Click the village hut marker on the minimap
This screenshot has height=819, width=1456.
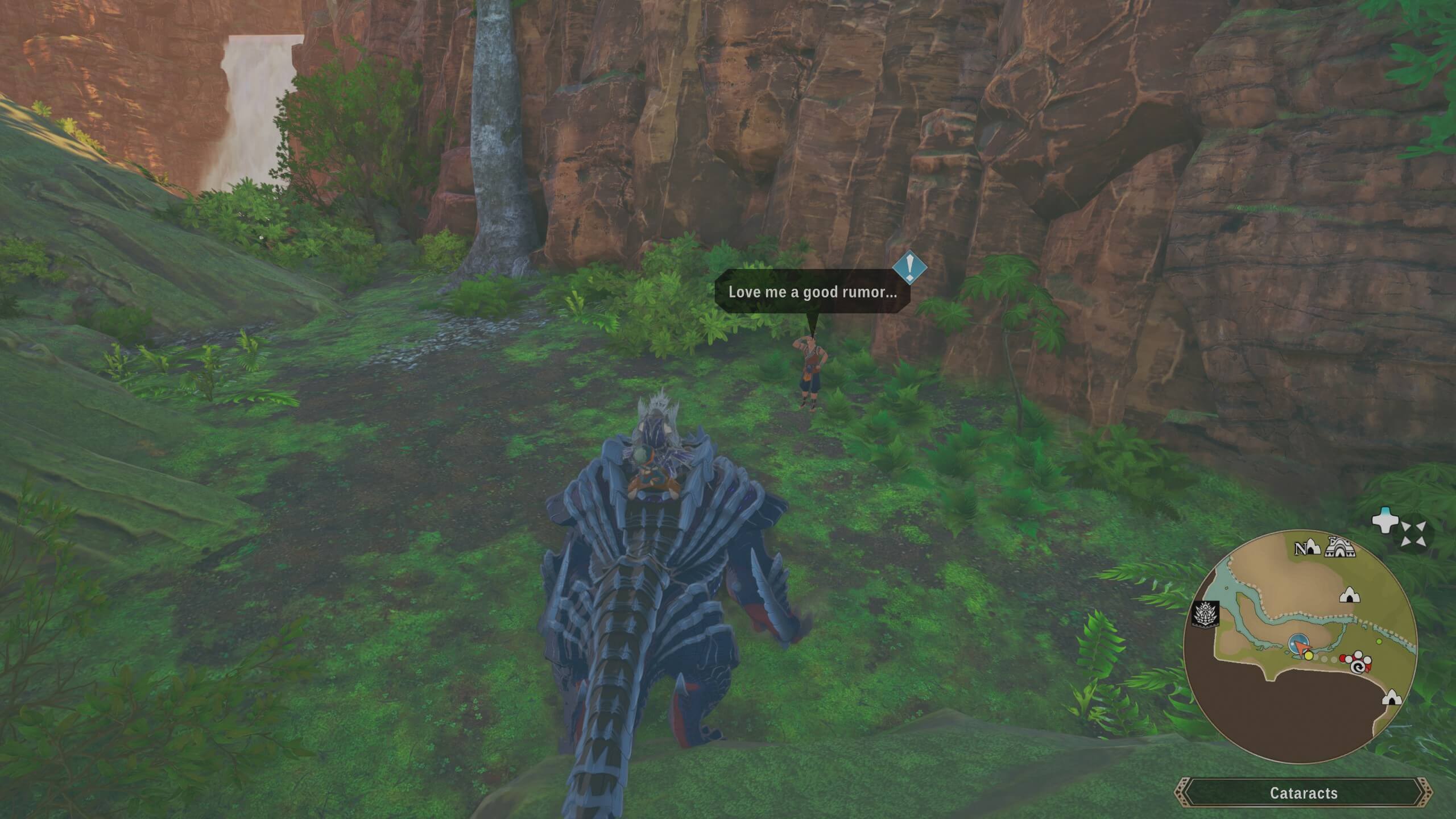pyautogui.click(x=1340, y=547)
